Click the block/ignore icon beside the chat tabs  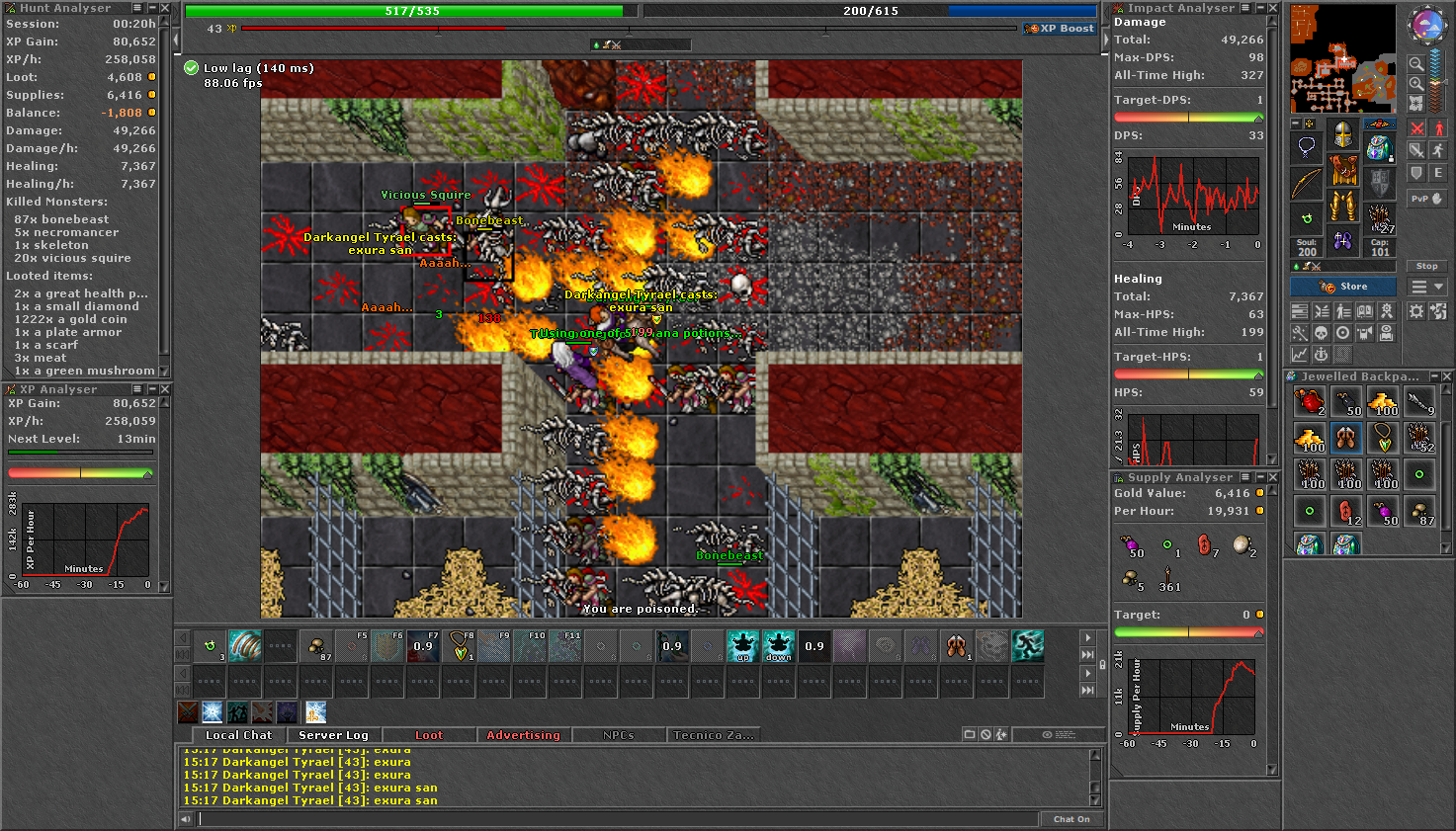[x=985, y=734]
